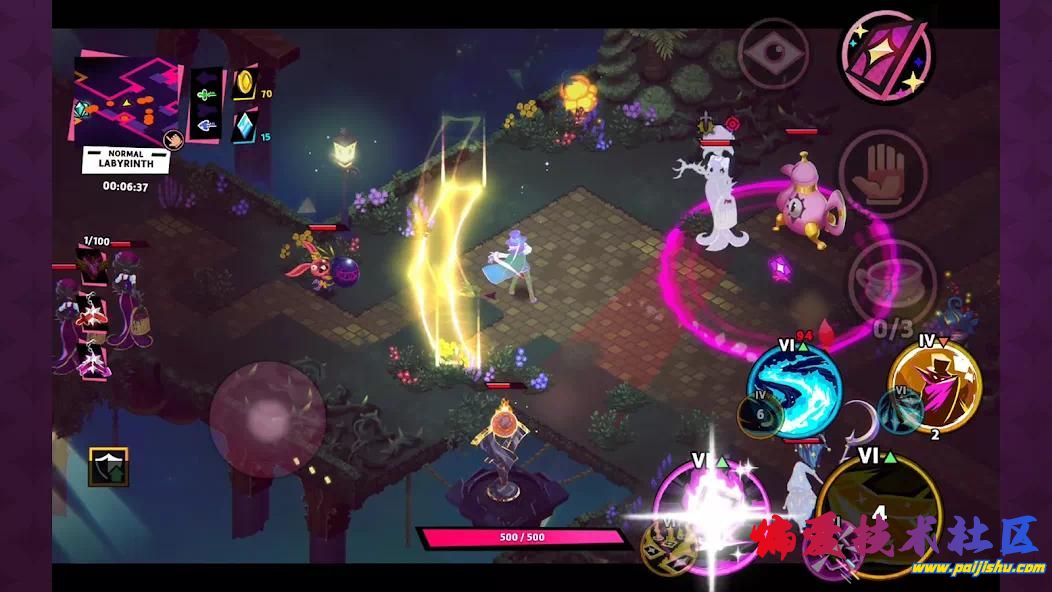Use the large yellow main attack button
This screenshot has width=1052, height=592.
click(x=878, y=510)
